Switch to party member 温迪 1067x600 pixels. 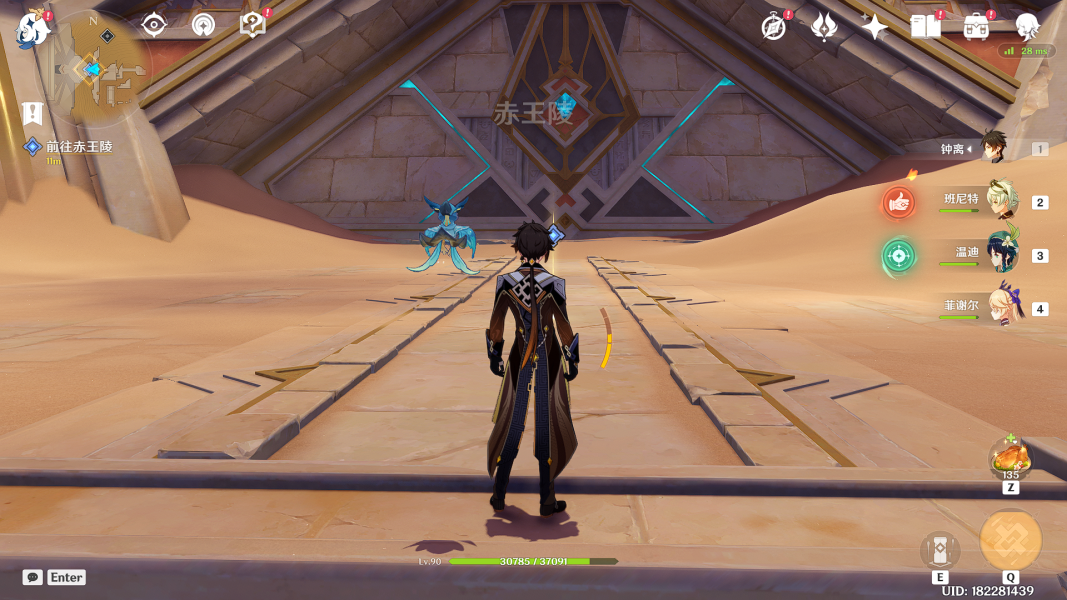click(1002, 254)
